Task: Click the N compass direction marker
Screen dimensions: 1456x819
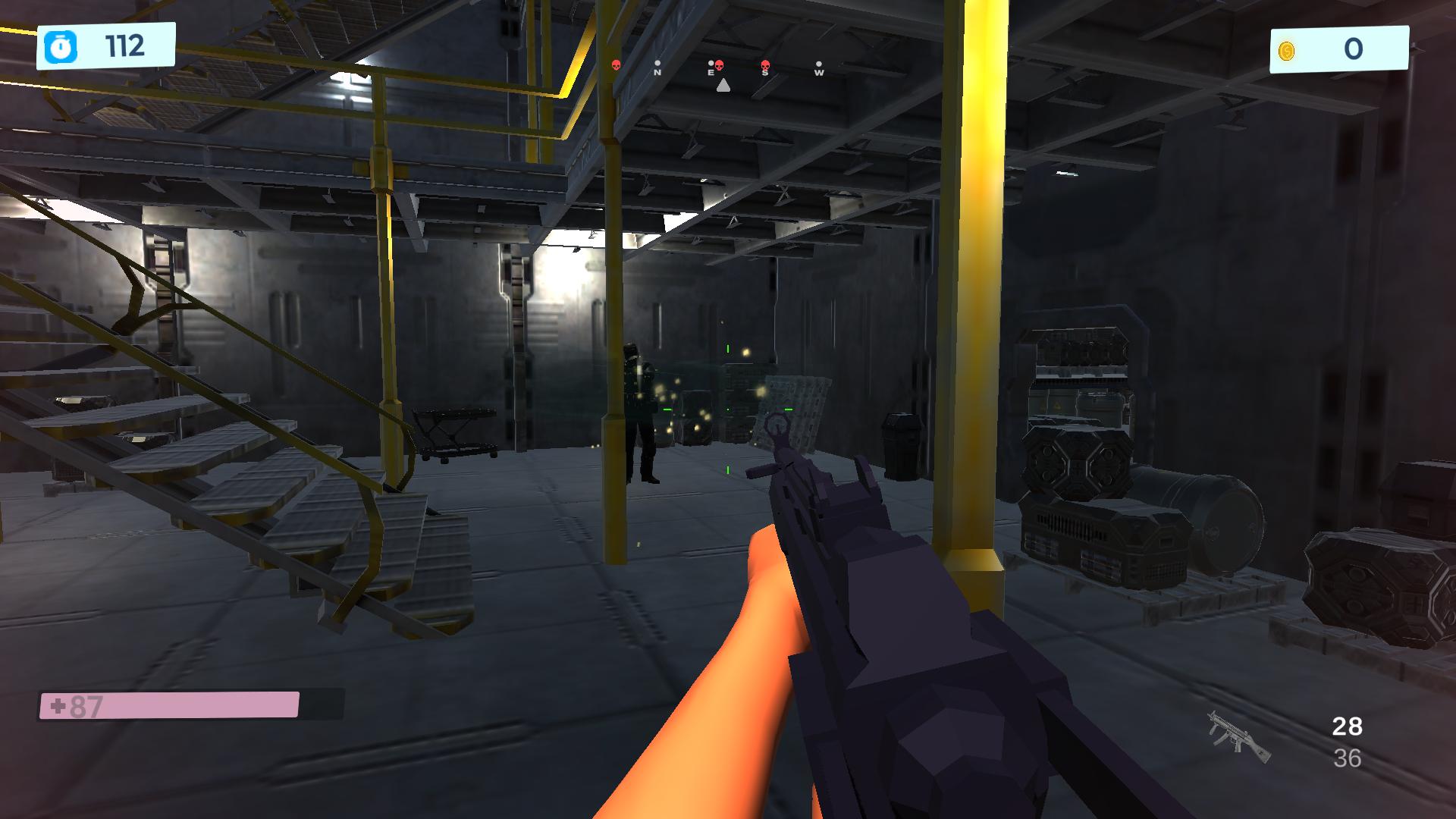Action: pyautogui.click(x=657, y=72)
